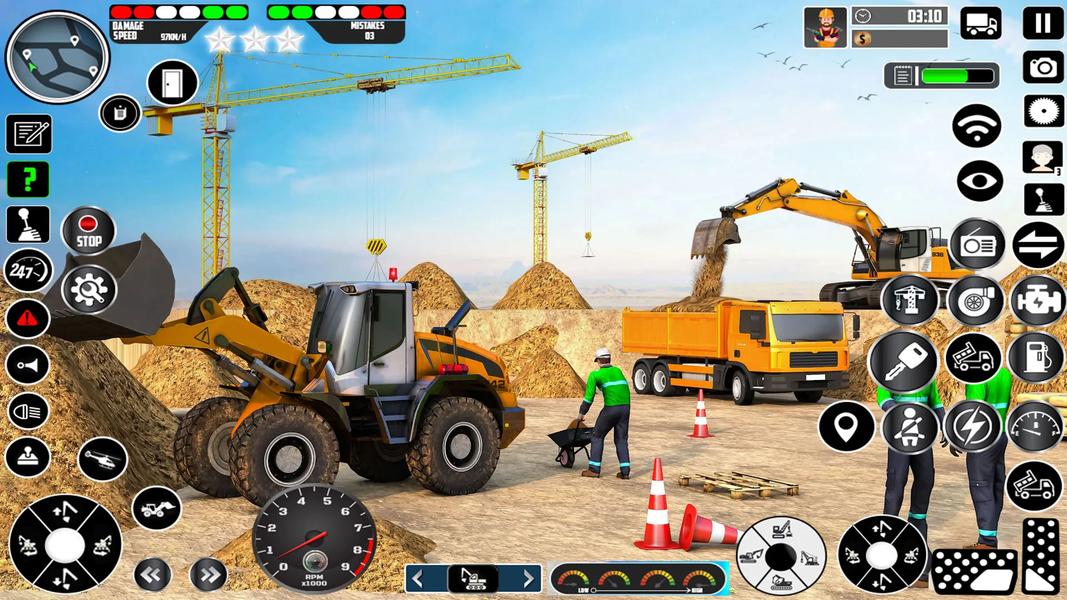Activate the lightning bolt boost
Screen dimensions: 1067x600
(x=971, y=427)
